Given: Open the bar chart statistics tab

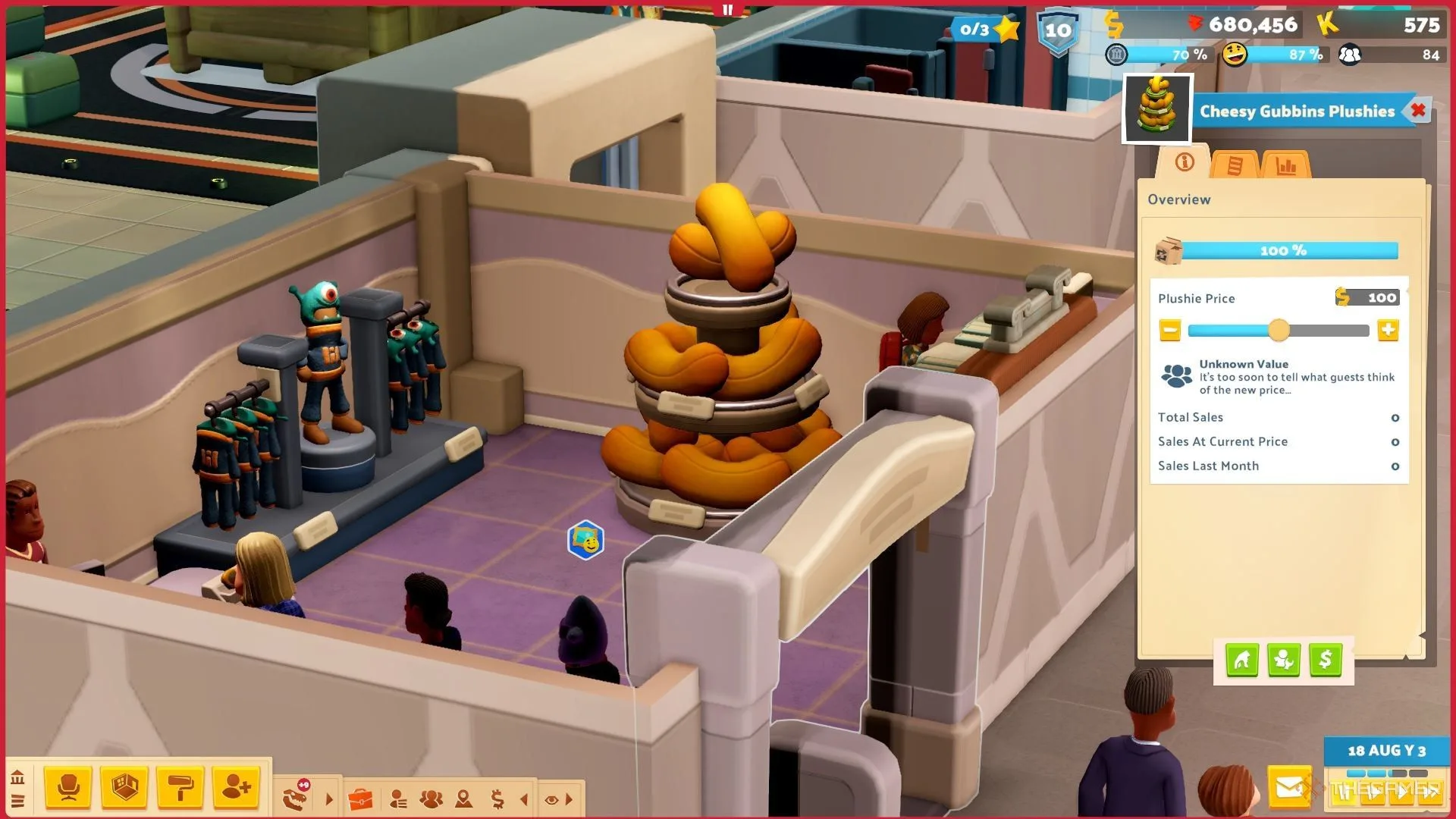Looking at the screenshot, I should (1286, 165).
